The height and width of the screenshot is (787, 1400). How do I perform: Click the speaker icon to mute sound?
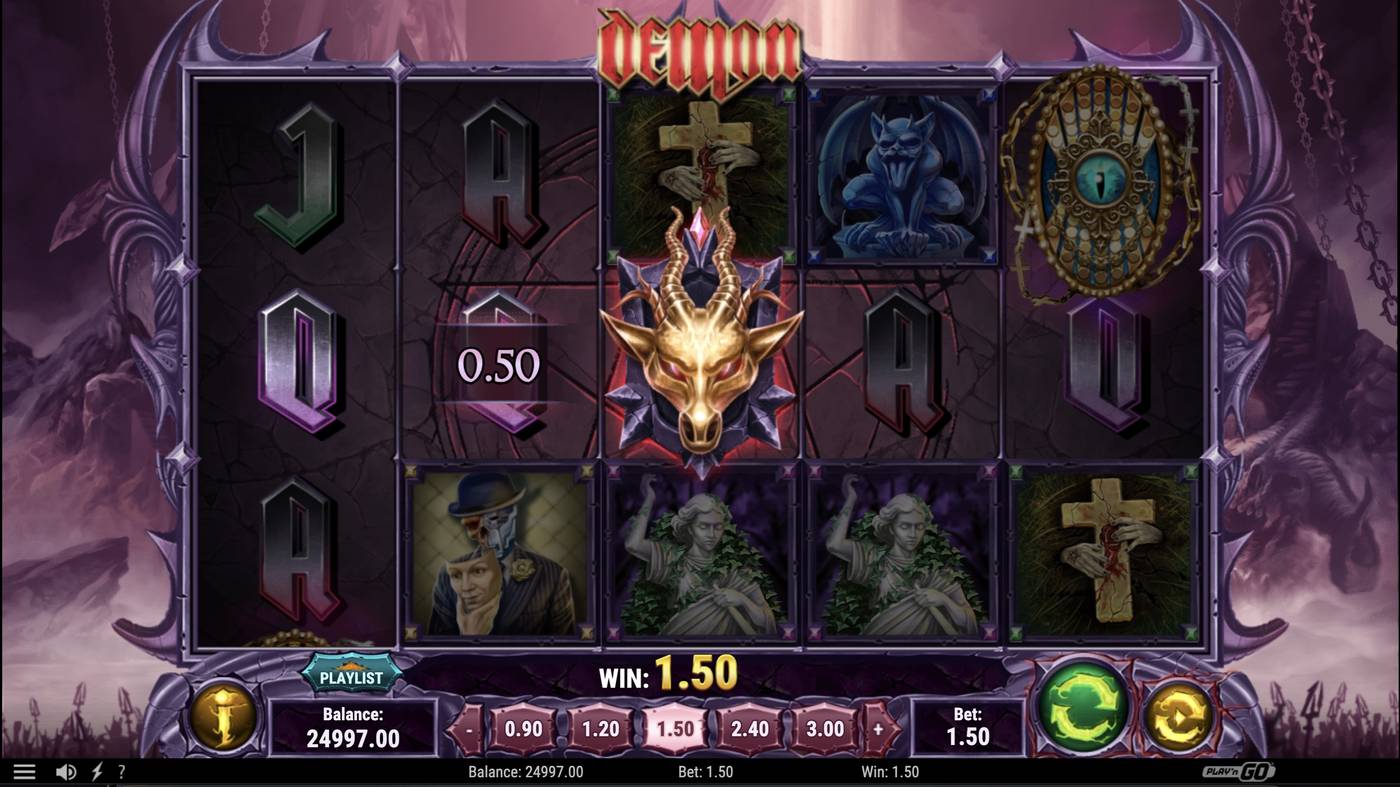click(64, 770)
